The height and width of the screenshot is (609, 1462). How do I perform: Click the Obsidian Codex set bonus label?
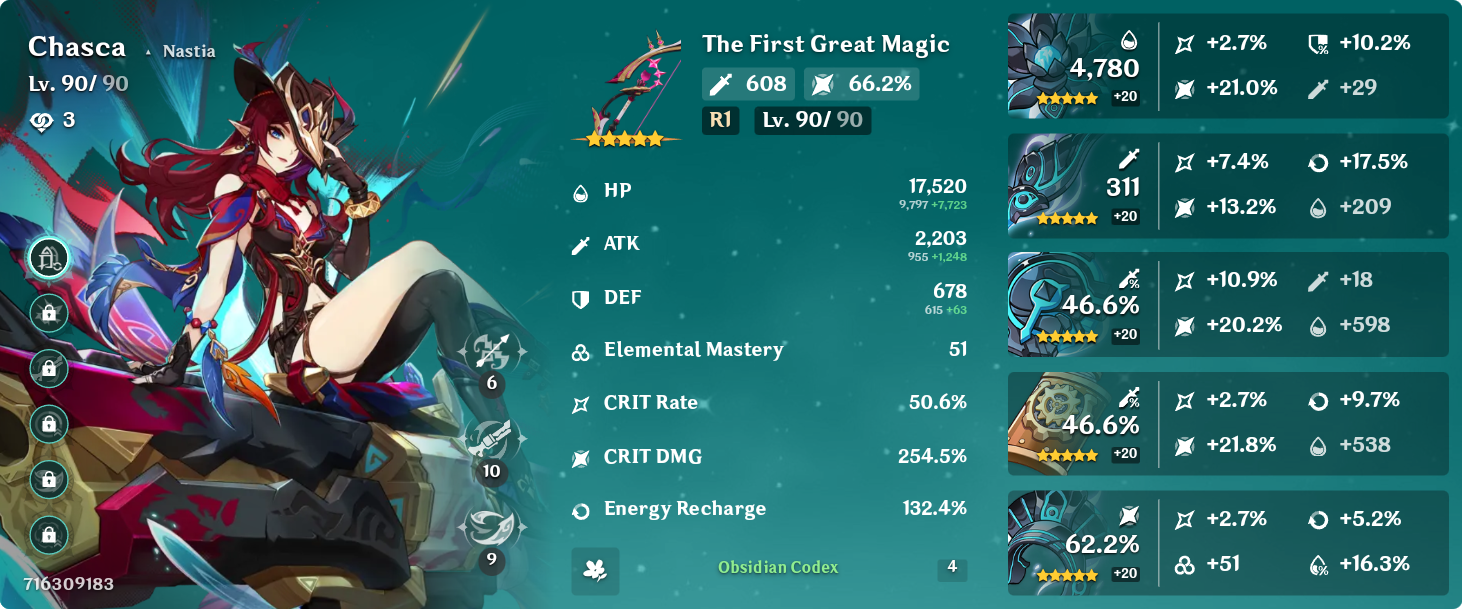coord(778,568)
